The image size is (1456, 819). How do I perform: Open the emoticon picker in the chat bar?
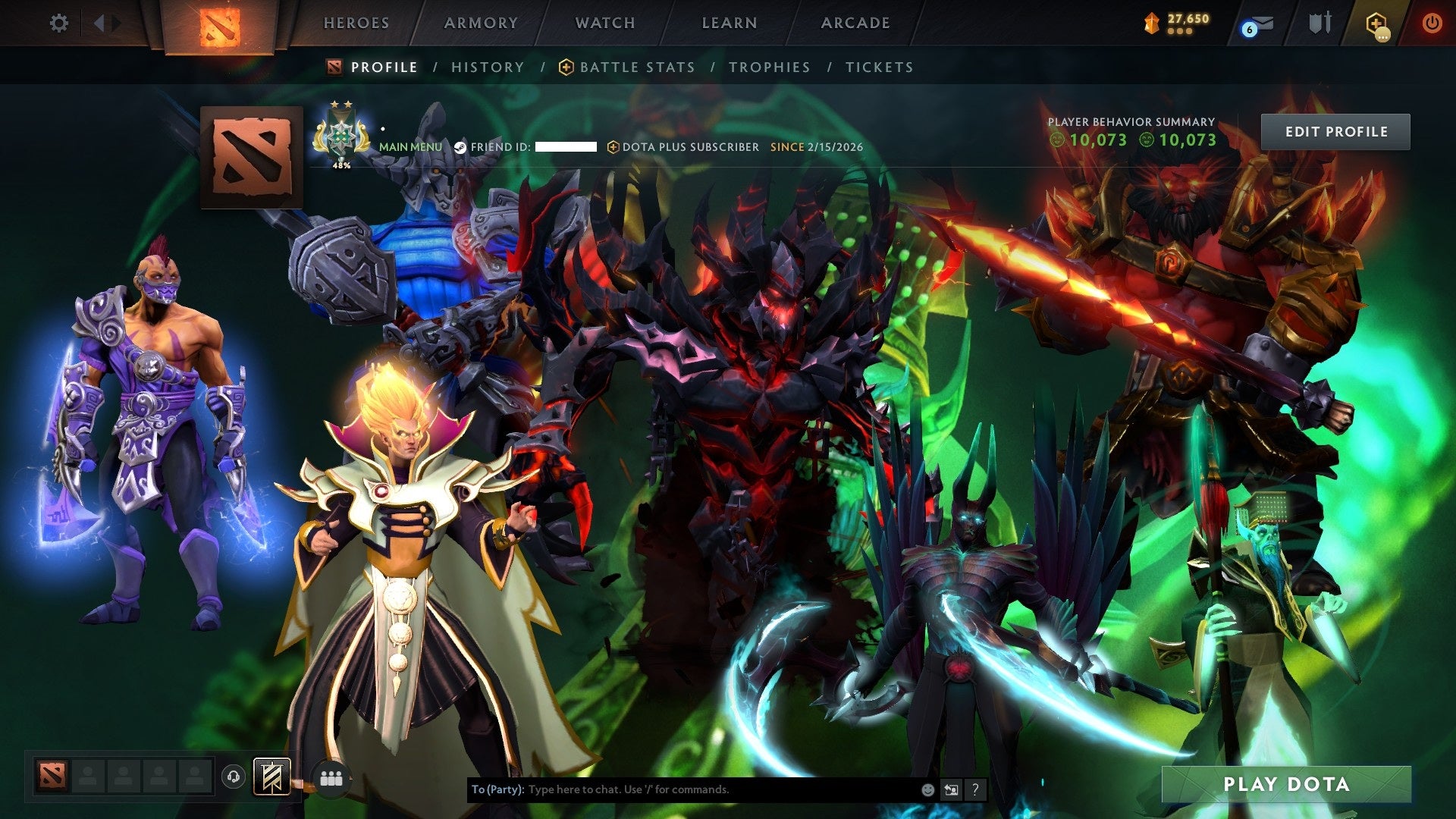[x=927, y=789]
